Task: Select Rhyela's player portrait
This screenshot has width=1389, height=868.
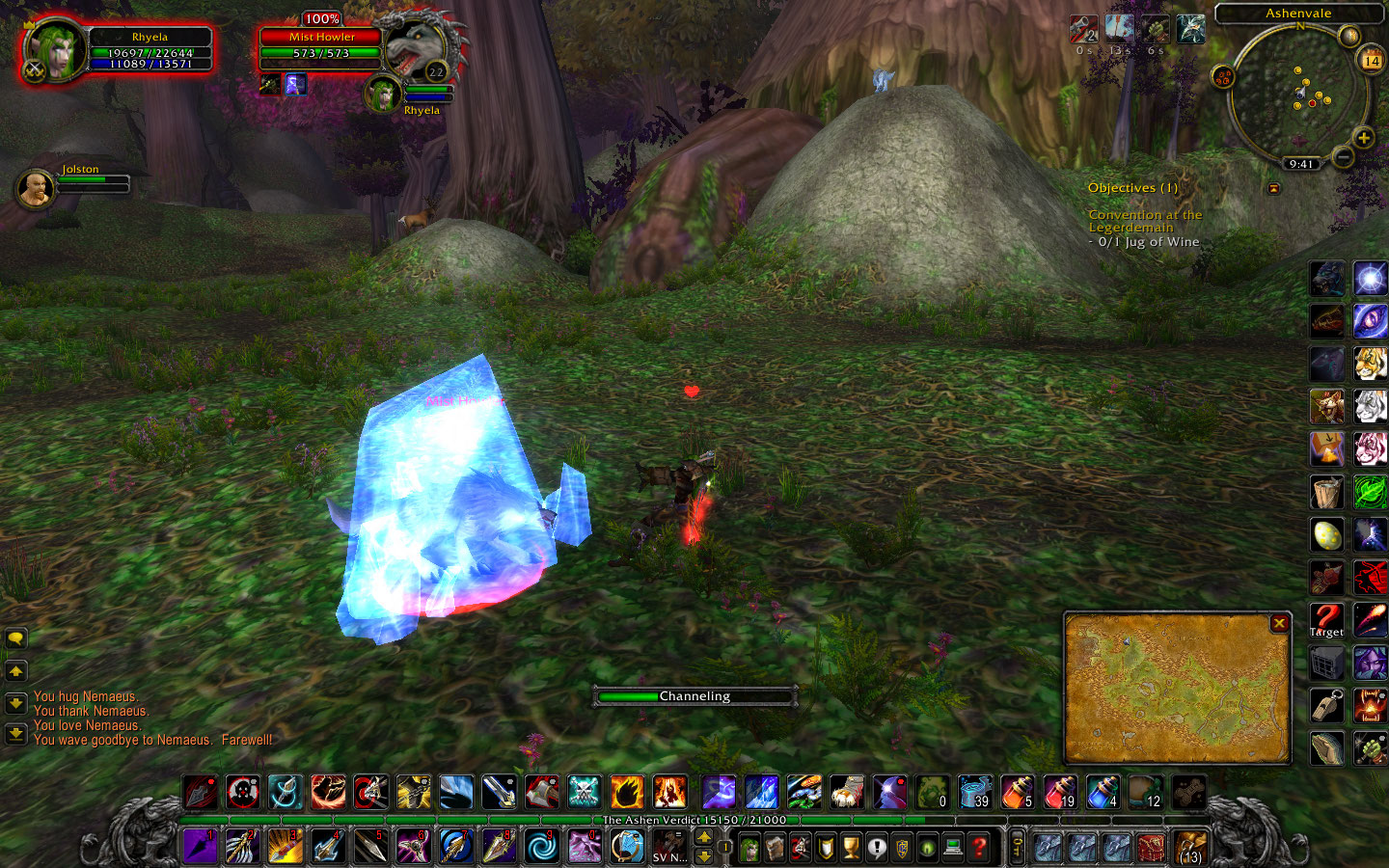Action: [56, 49]
